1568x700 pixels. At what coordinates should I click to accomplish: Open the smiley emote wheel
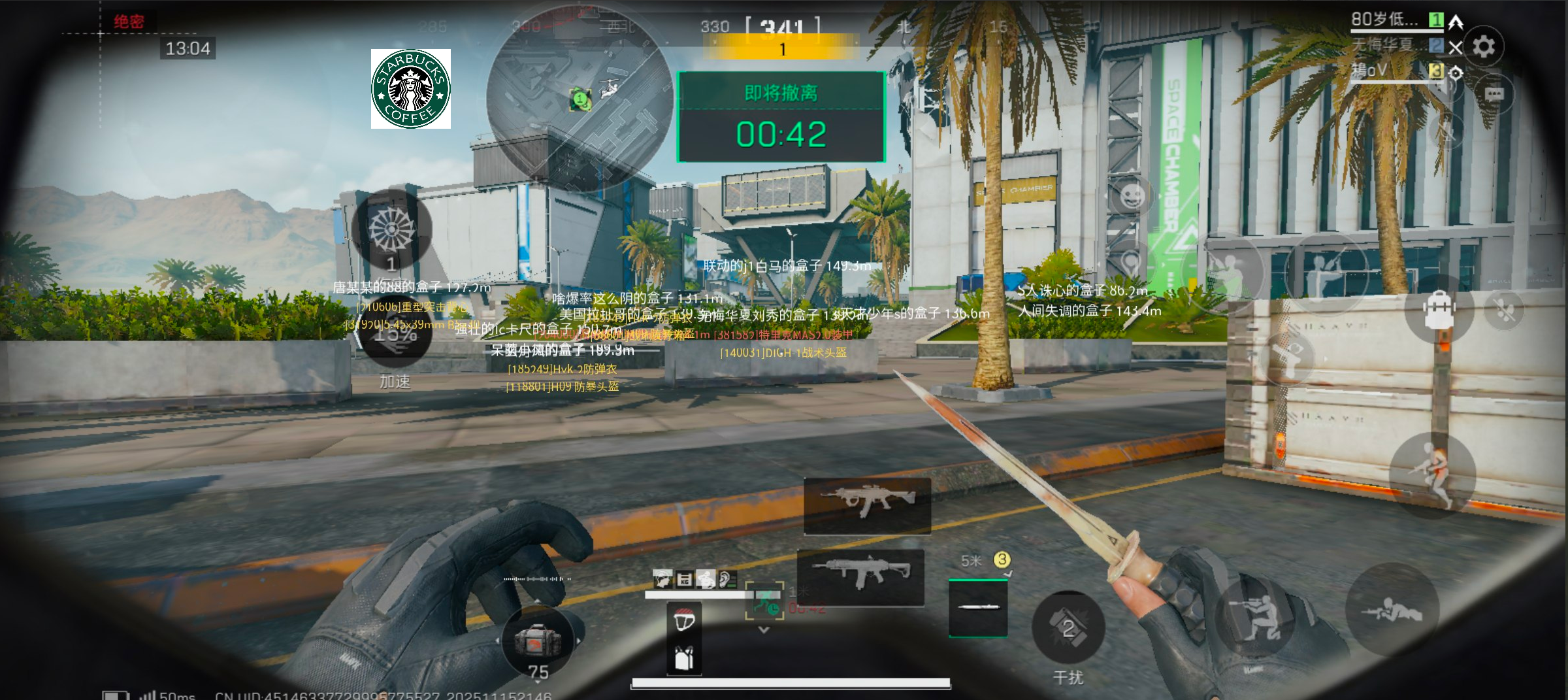(x=1132, y=195)
